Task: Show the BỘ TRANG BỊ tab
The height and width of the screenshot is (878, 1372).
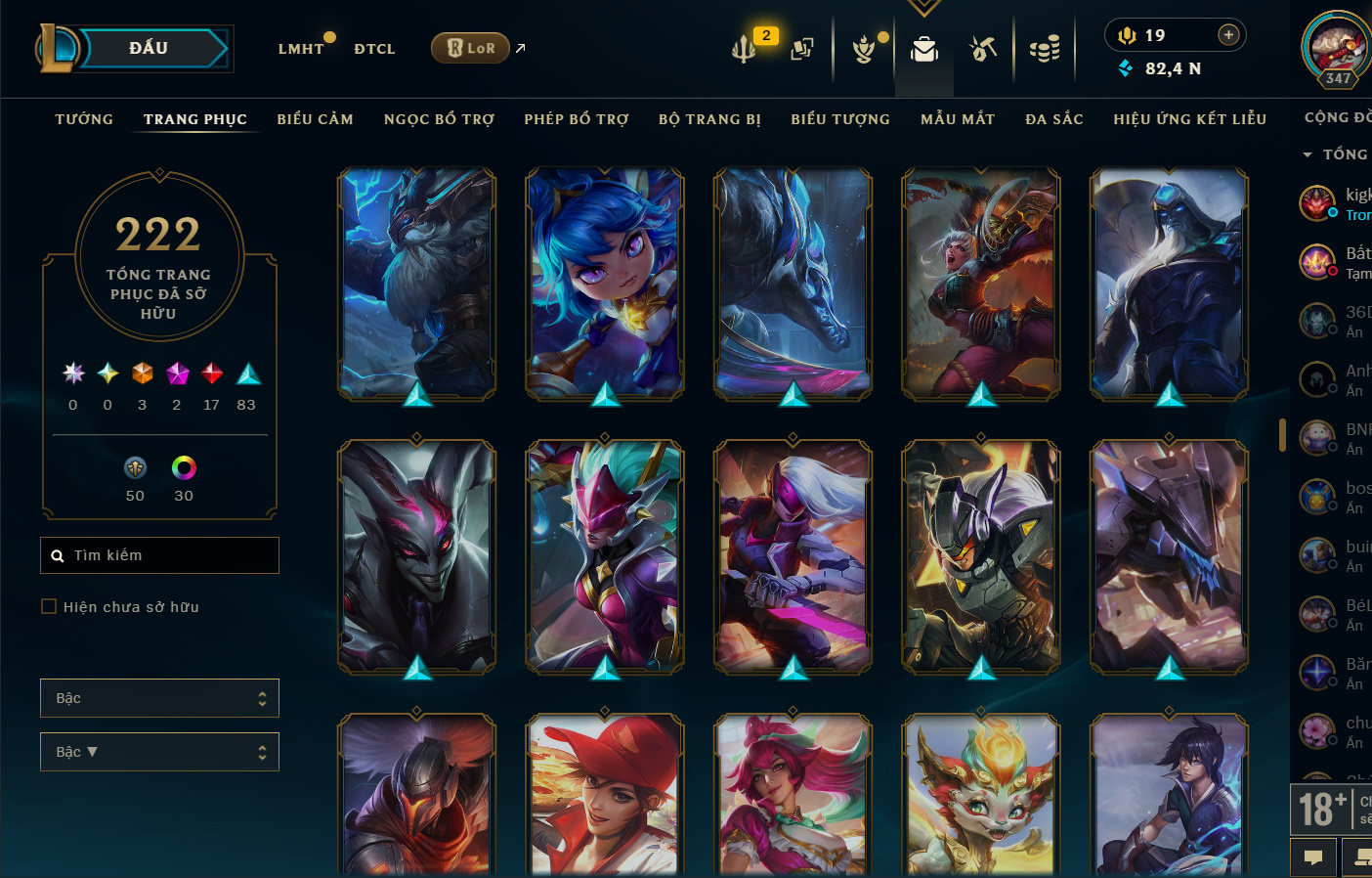Action: (x=709, y=119)
